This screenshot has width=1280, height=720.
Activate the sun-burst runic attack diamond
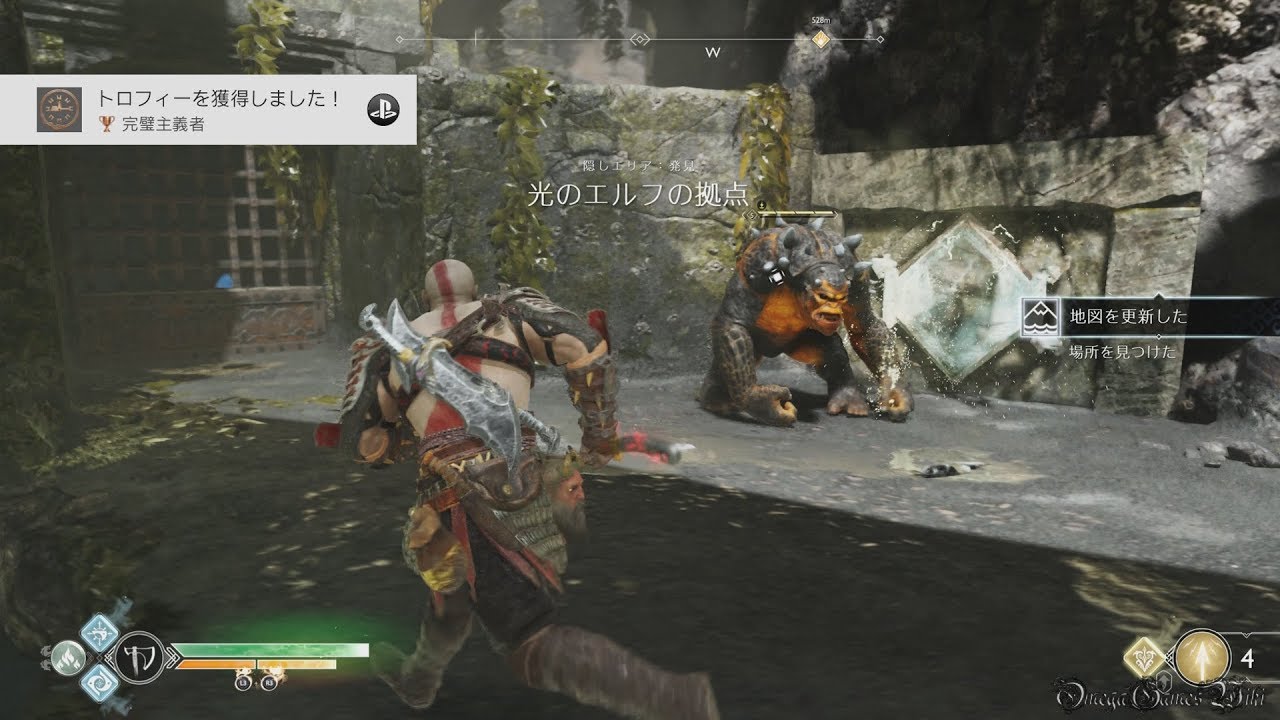(x=99, y=630)
